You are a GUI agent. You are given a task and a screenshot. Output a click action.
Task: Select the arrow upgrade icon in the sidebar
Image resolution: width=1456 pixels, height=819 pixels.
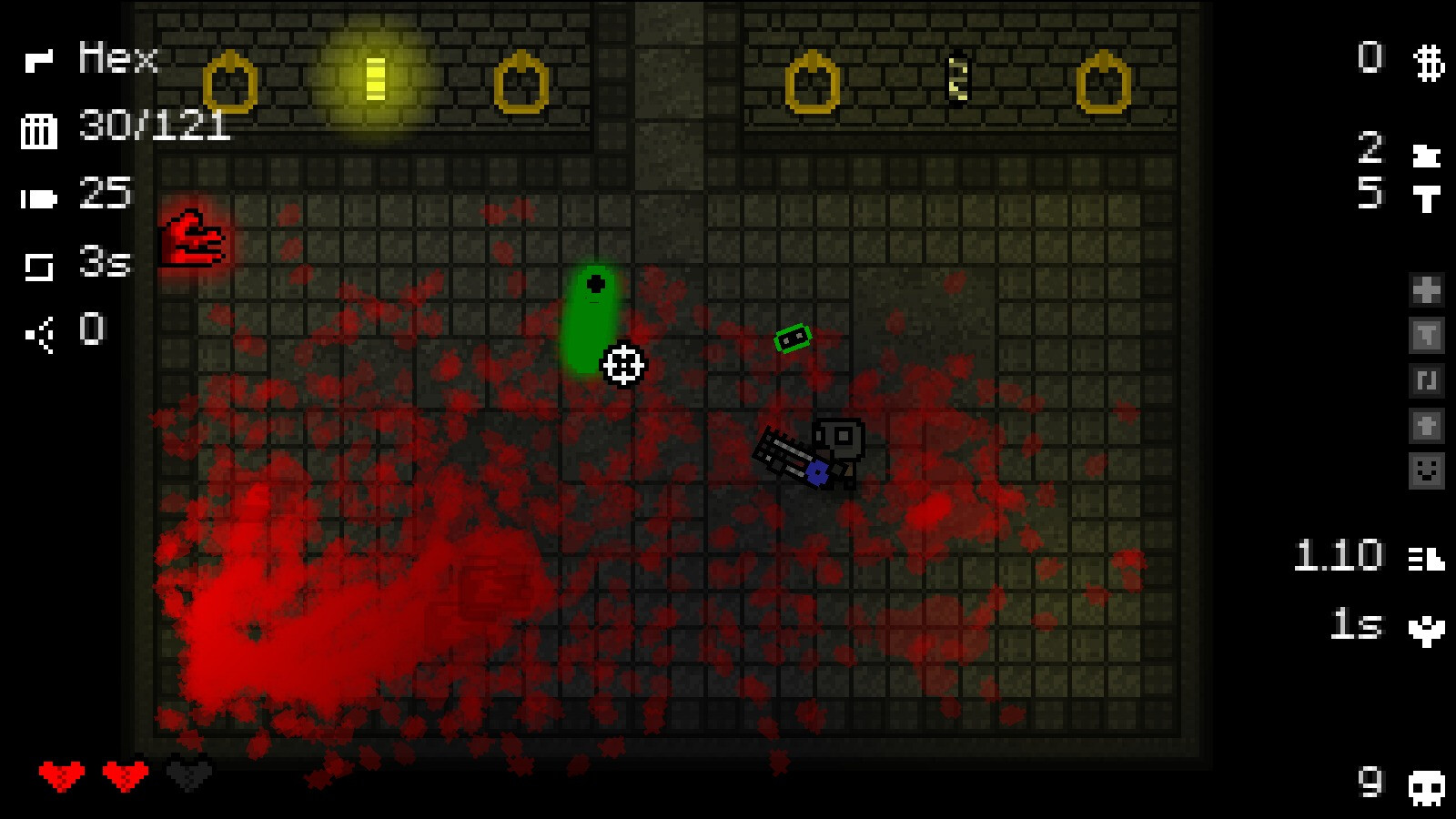coord(1427,423)
